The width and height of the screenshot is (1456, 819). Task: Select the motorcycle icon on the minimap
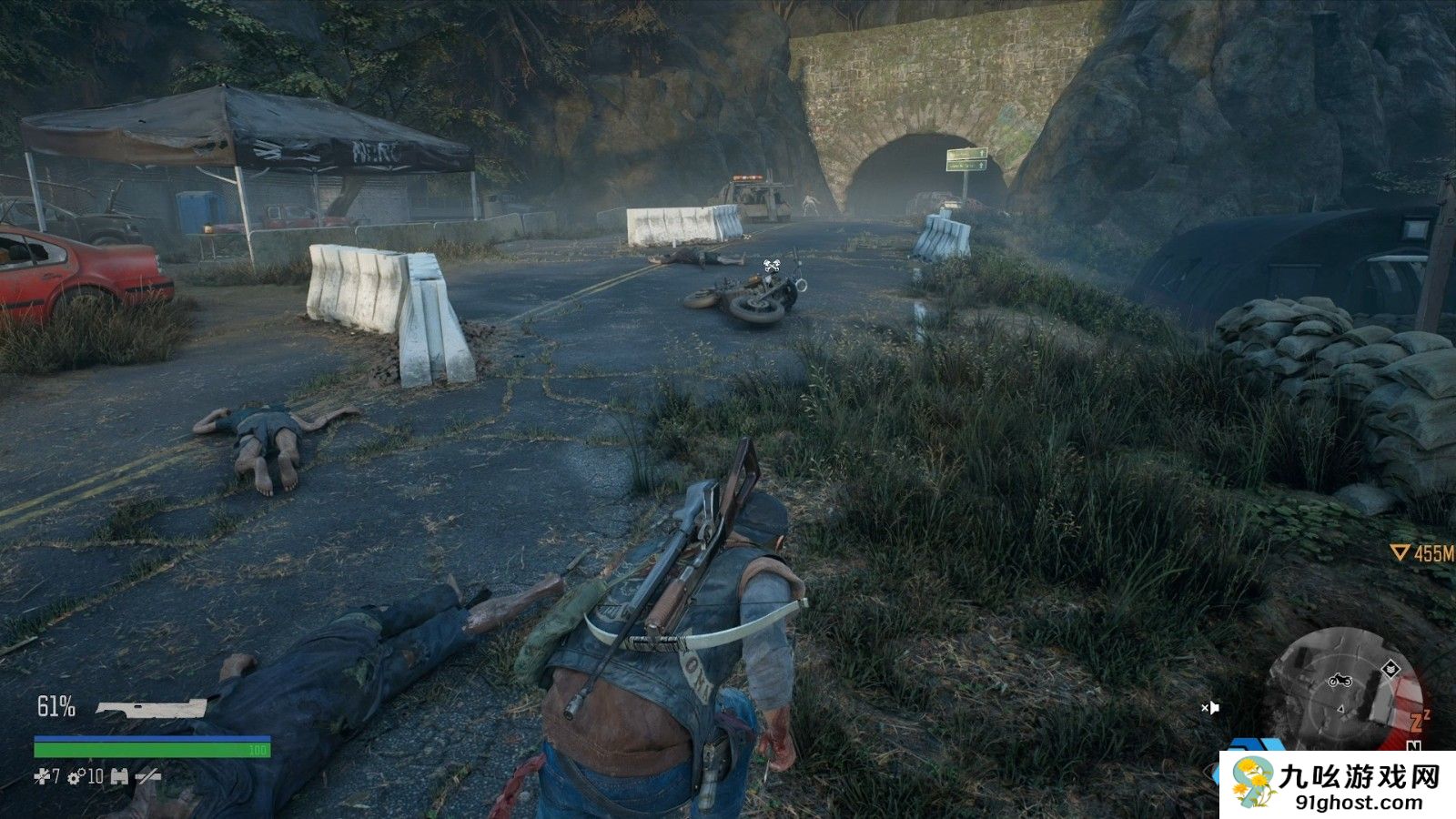coord(1340,680)
